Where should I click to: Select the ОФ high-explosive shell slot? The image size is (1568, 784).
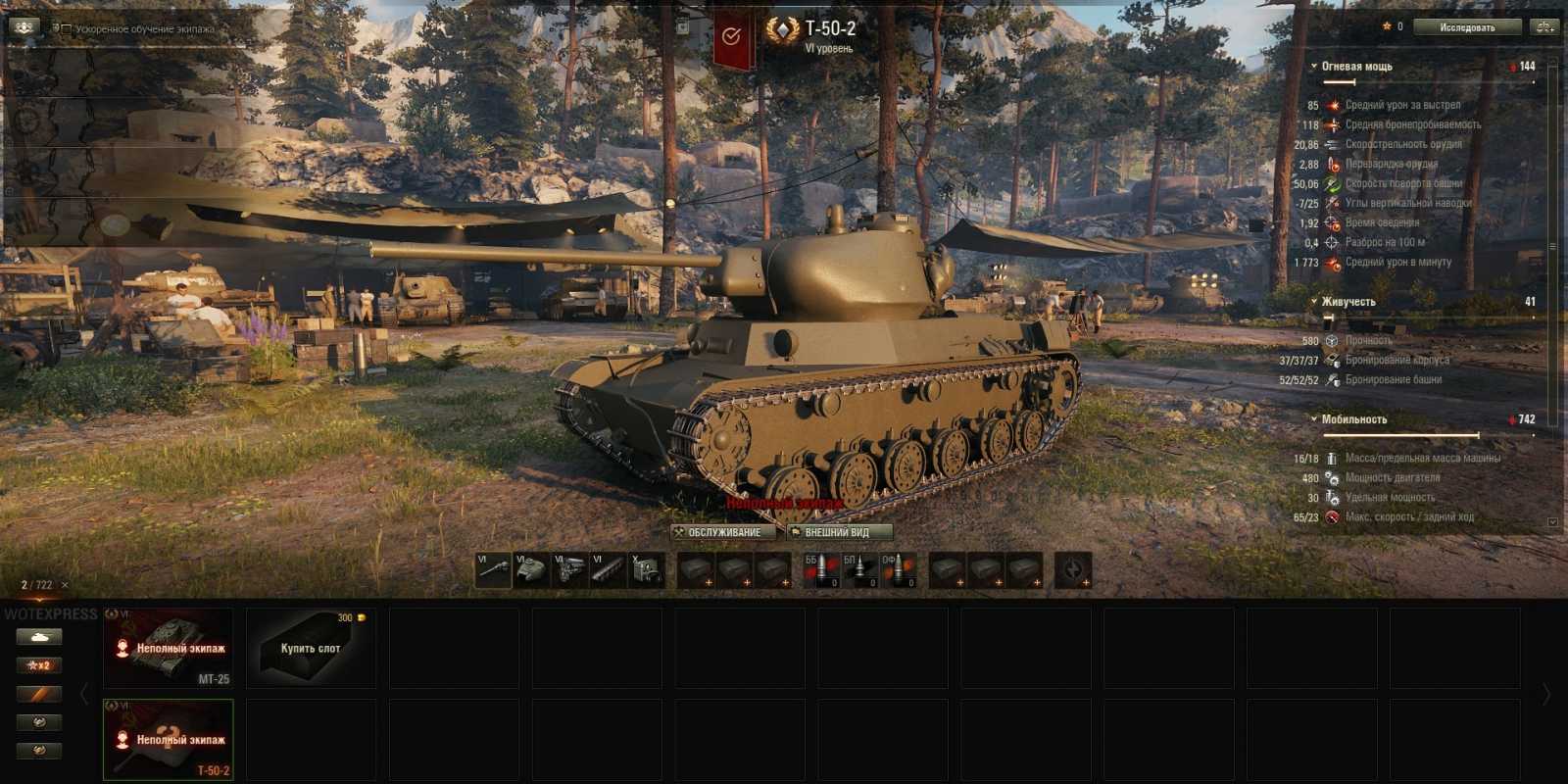point(895,571)
